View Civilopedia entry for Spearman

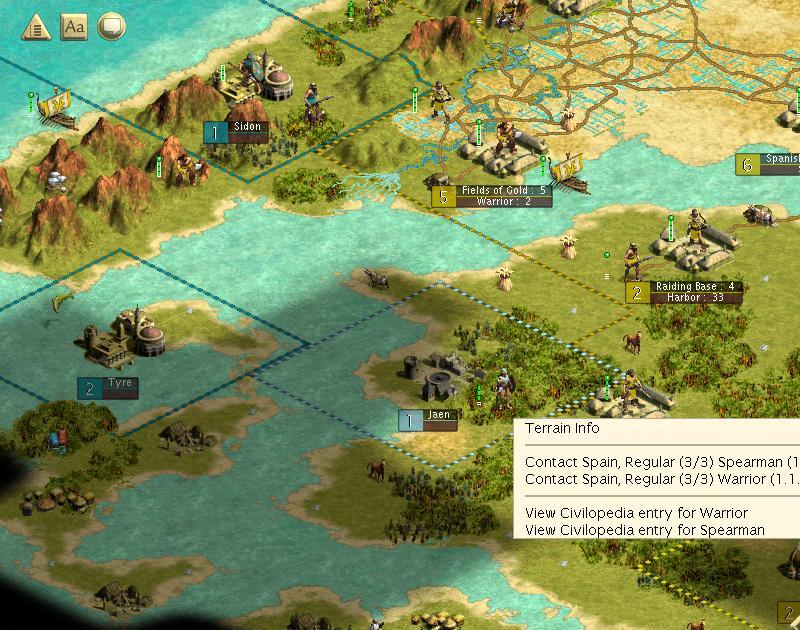click(x=644, y=530)
